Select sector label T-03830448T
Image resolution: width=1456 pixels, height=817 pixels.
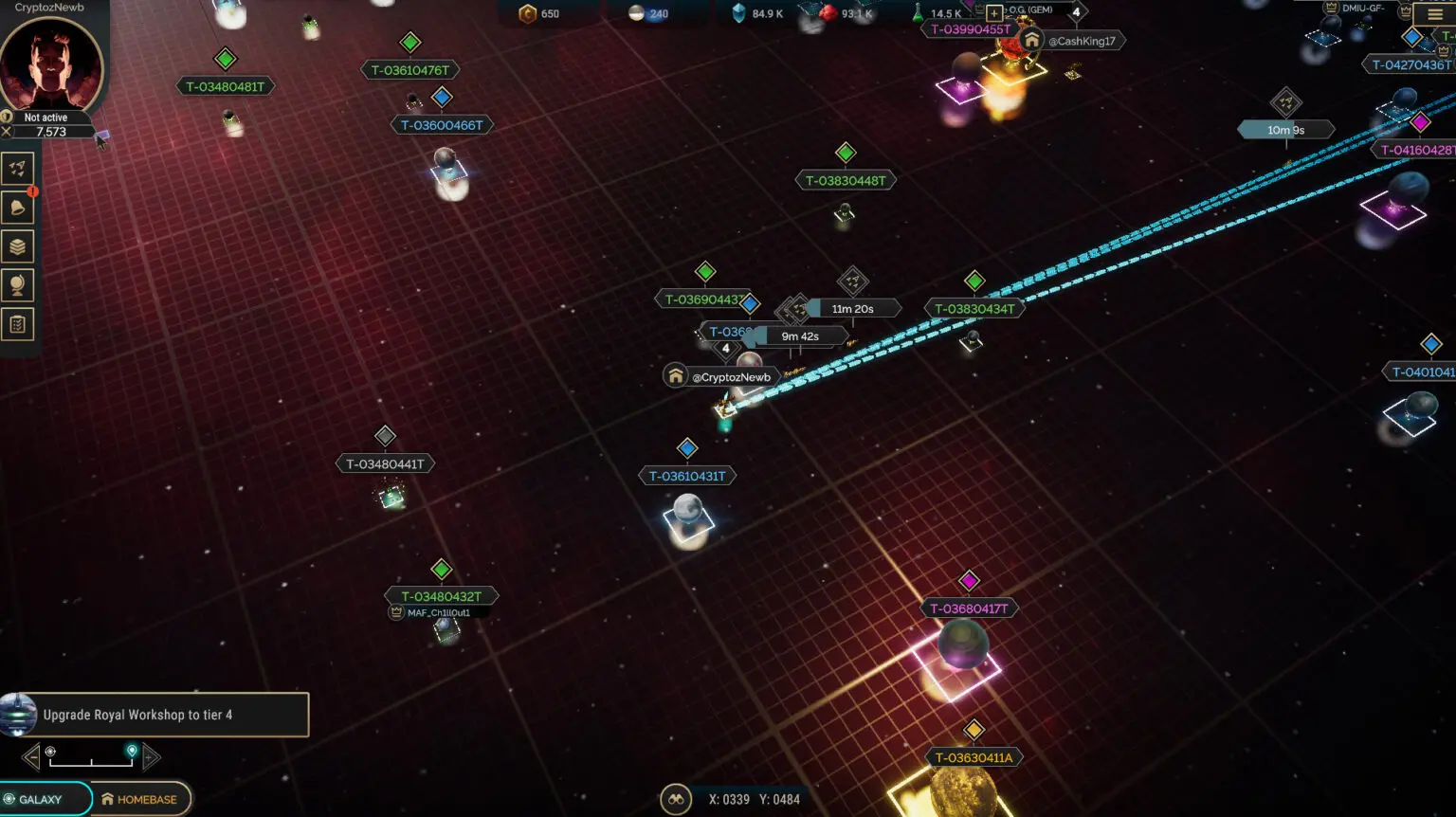(x=846, y=180)
